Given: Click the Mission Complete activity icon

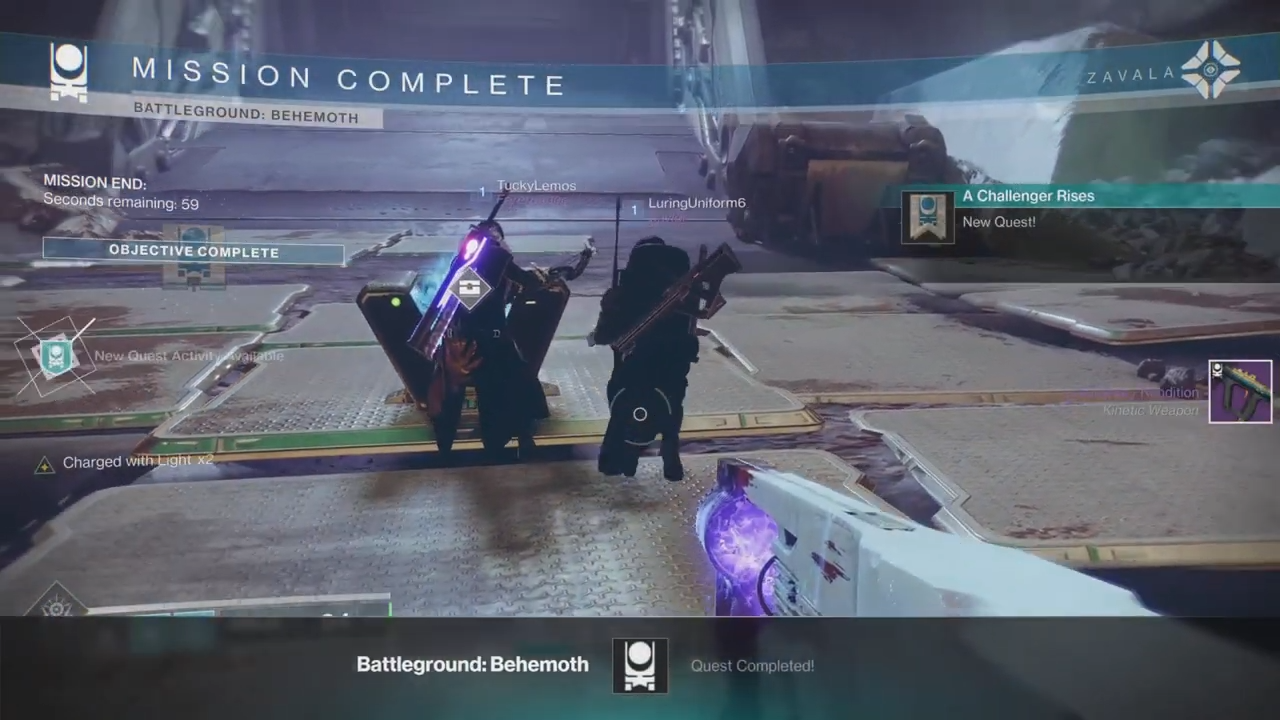Looking at the screenshot, I should click(69, 72).
